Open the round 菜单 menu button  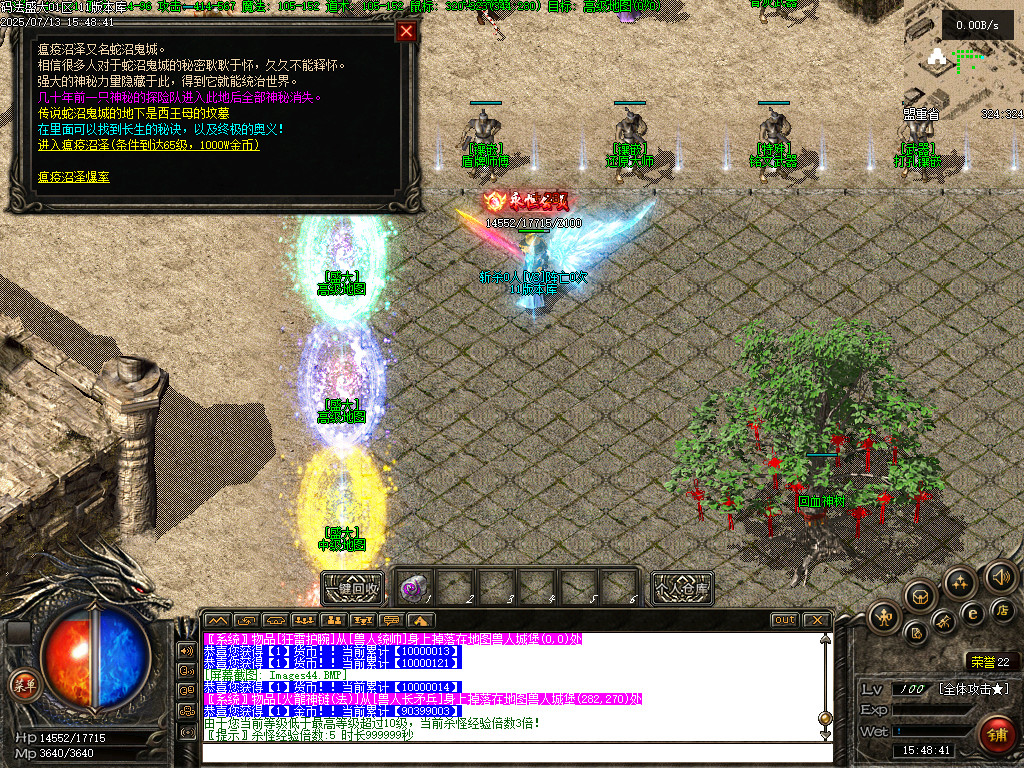22,684
